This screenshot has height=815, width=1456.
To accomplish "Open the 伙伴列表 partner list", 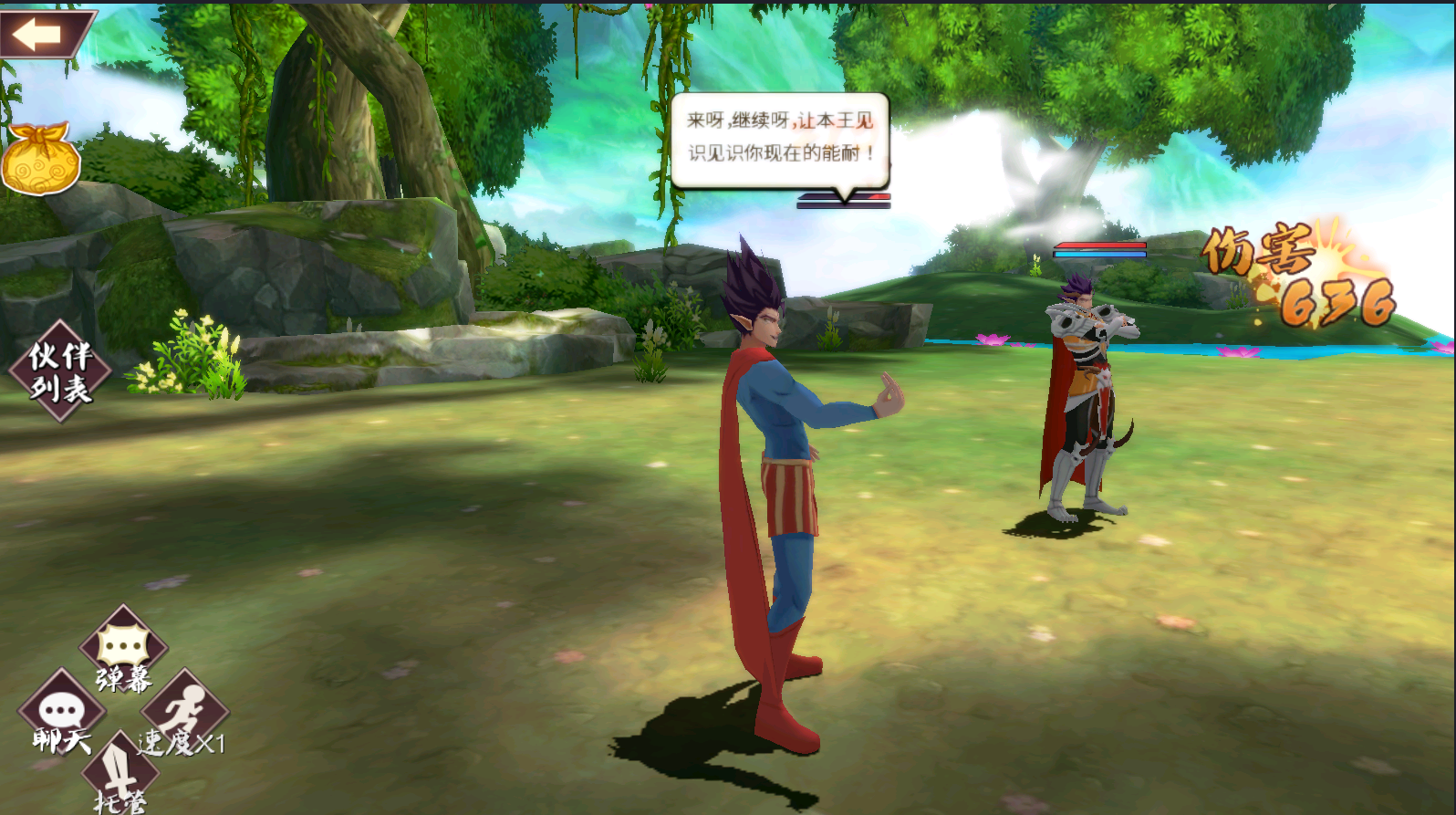I will pyautogui.click(x=60, y=371).
